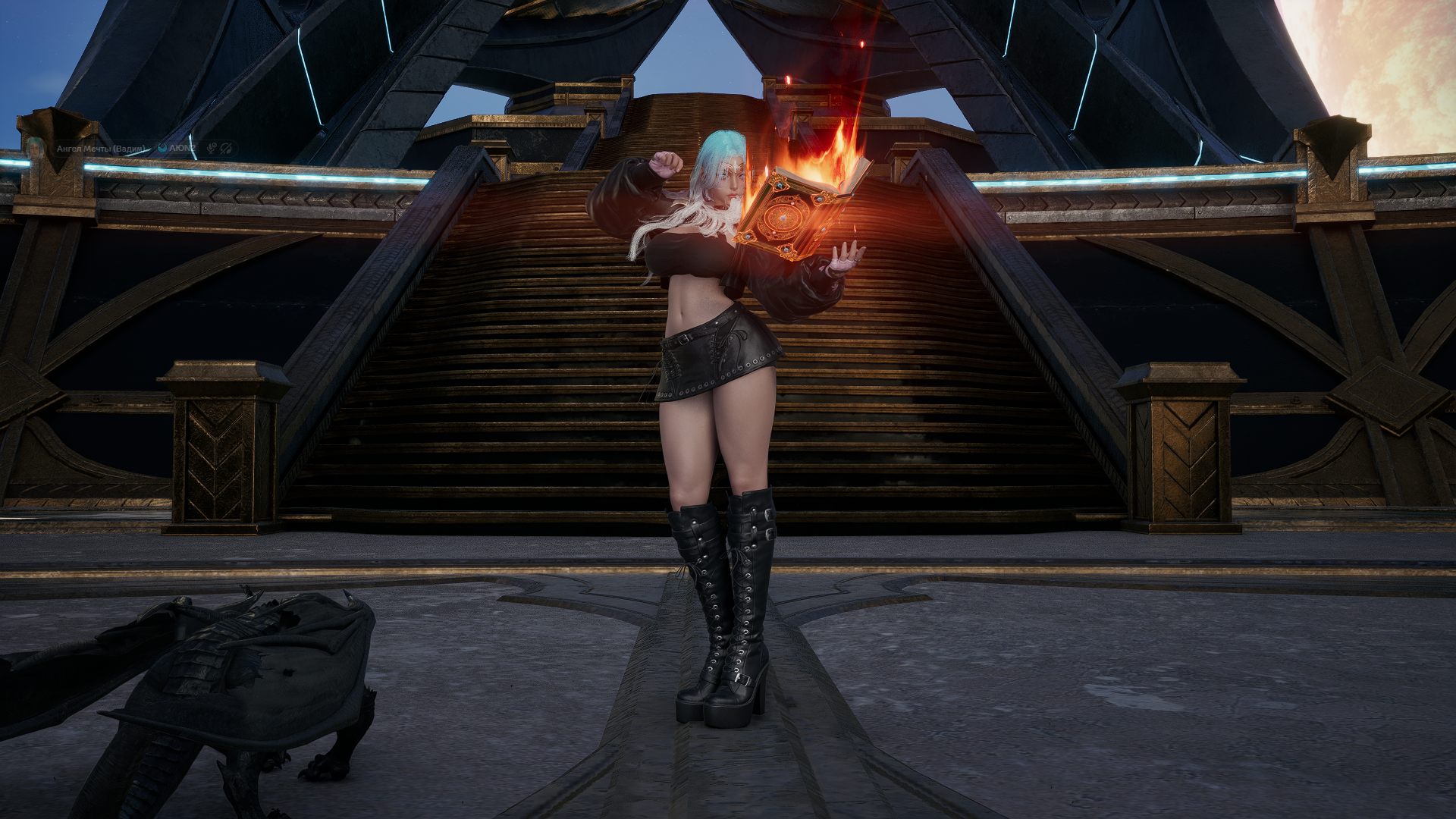This screenshot has height=819, width=1456.
Task: Click the guild tag АЮN2 label
Action: click(183, 148)
